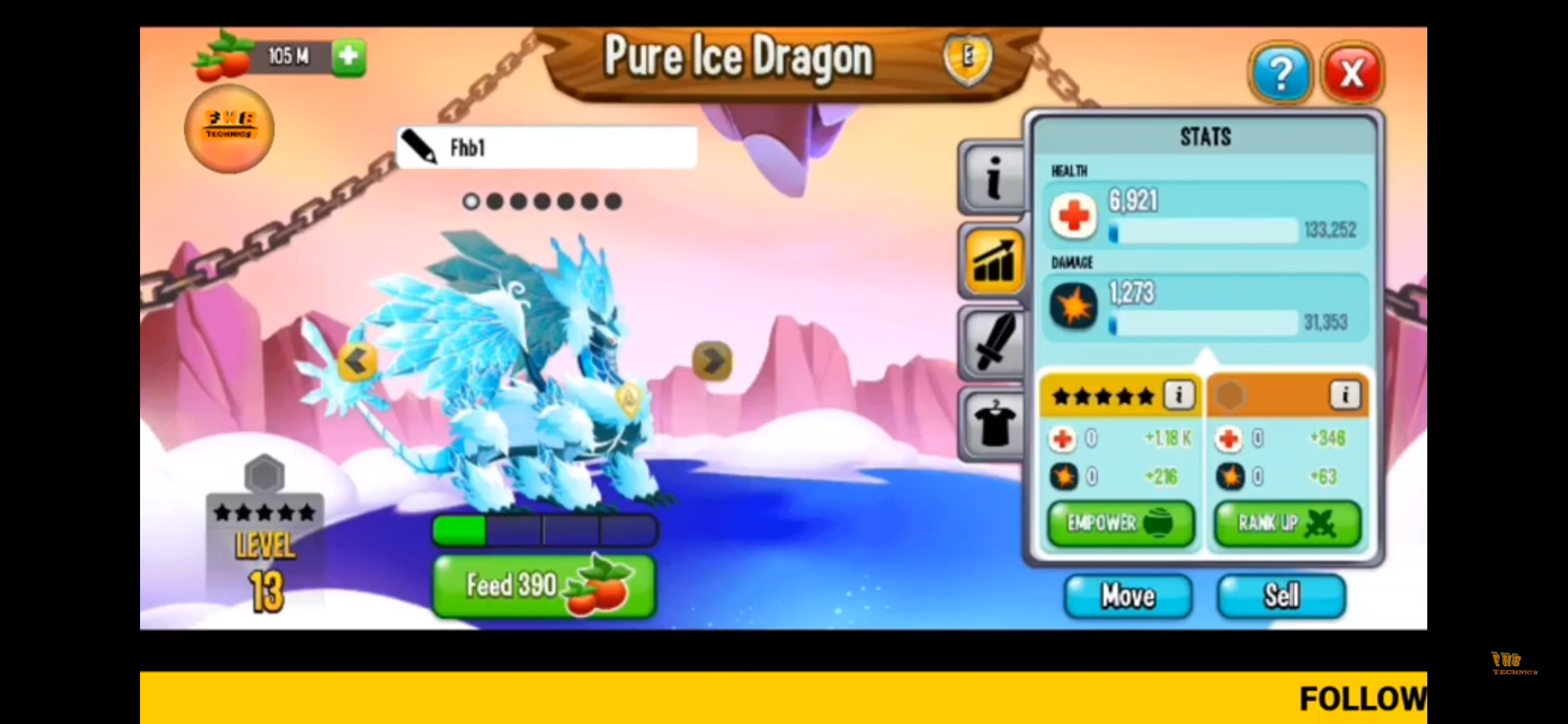
Task: Switch to the STATS panel header
Action: tap(1204, 137)
